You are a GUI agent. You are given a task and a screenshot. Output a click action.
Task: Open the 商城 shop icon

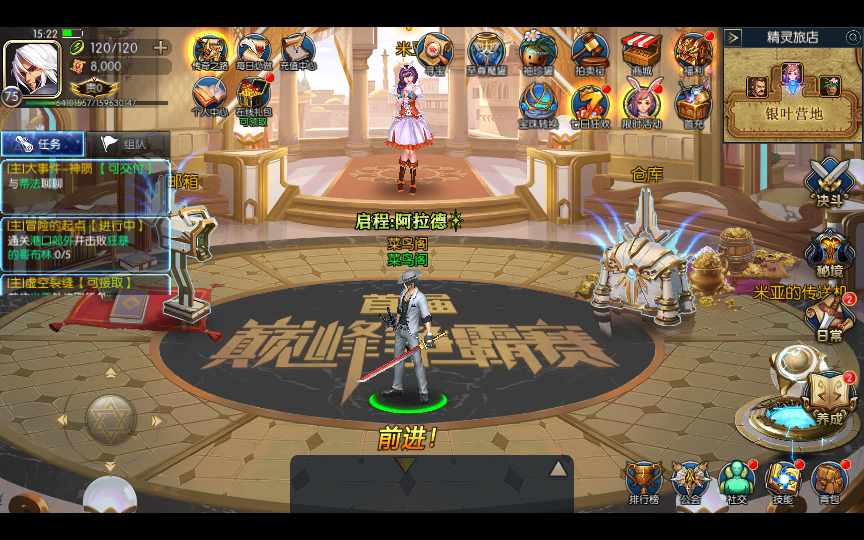coord(641,53)
